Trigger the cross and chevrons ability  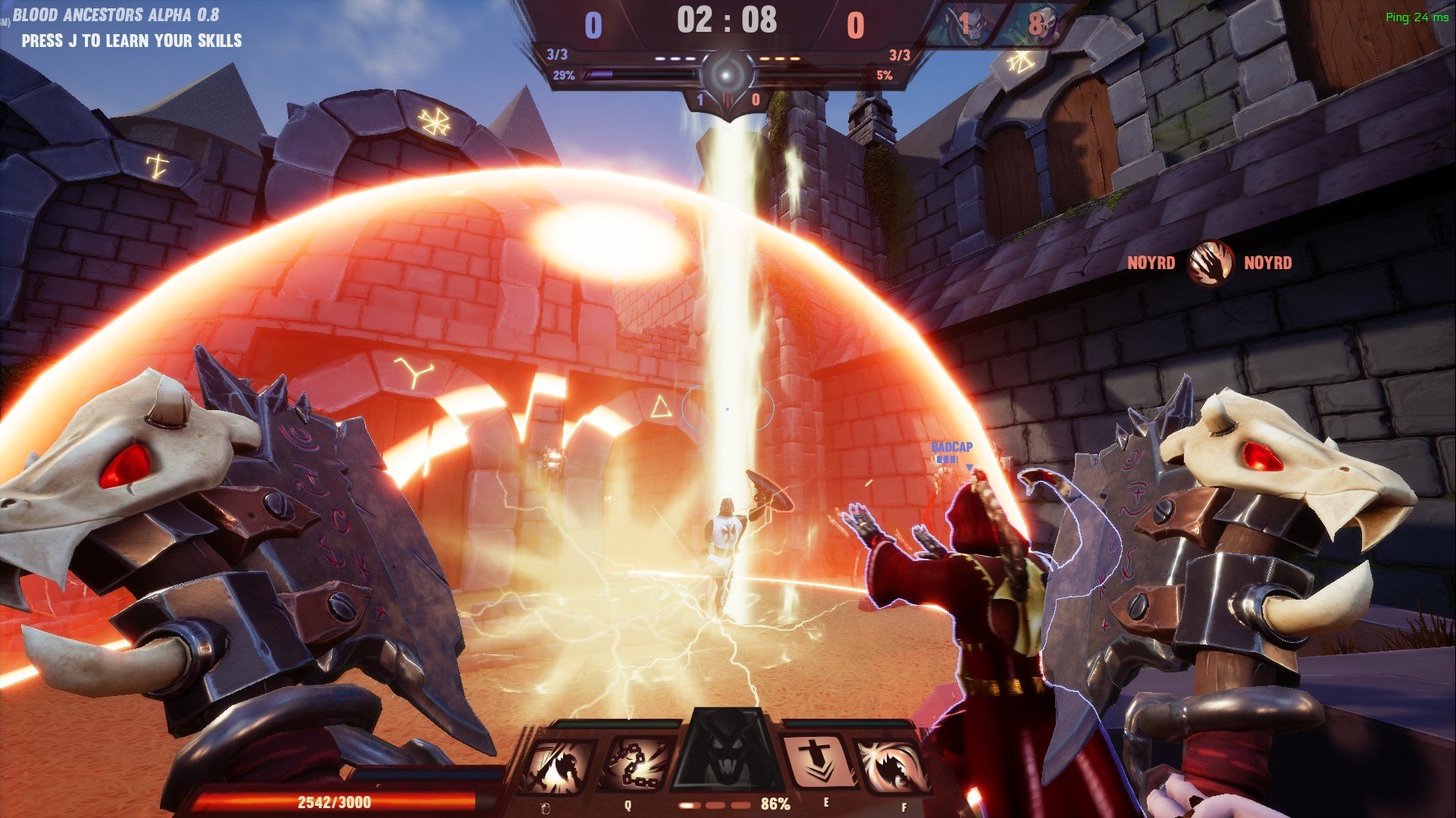click(x=817, y=763)
